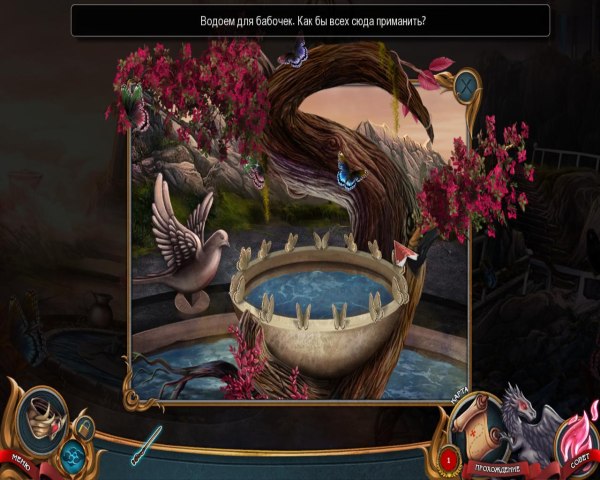This screenshot has height=480, width=600.
Task: Close the butterfly pond zoom window
Action: [468, 85]
